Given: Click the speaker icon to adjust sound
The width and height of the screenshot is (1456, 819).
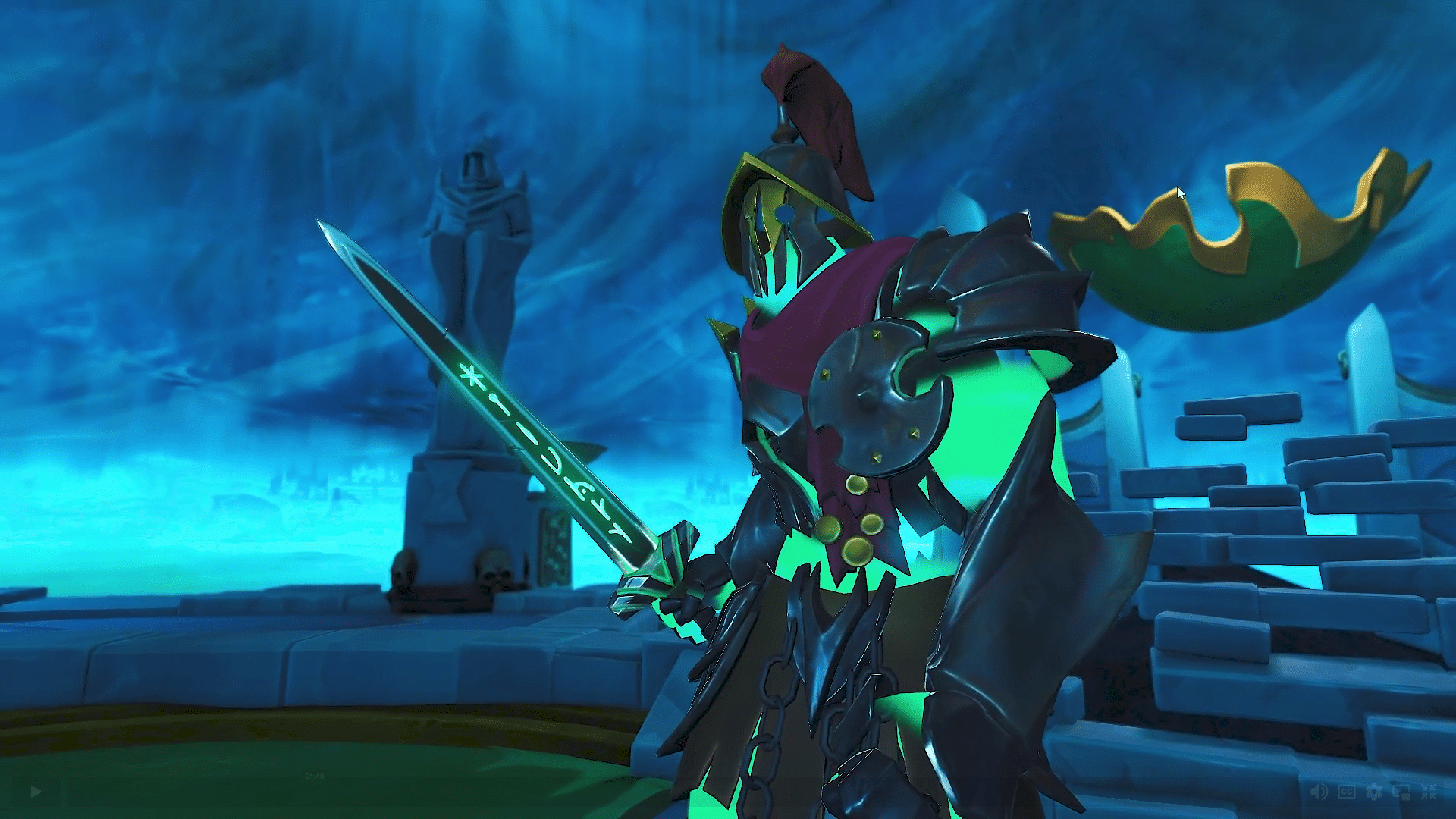Looking at the screenshot, I should pos(1319,791).
